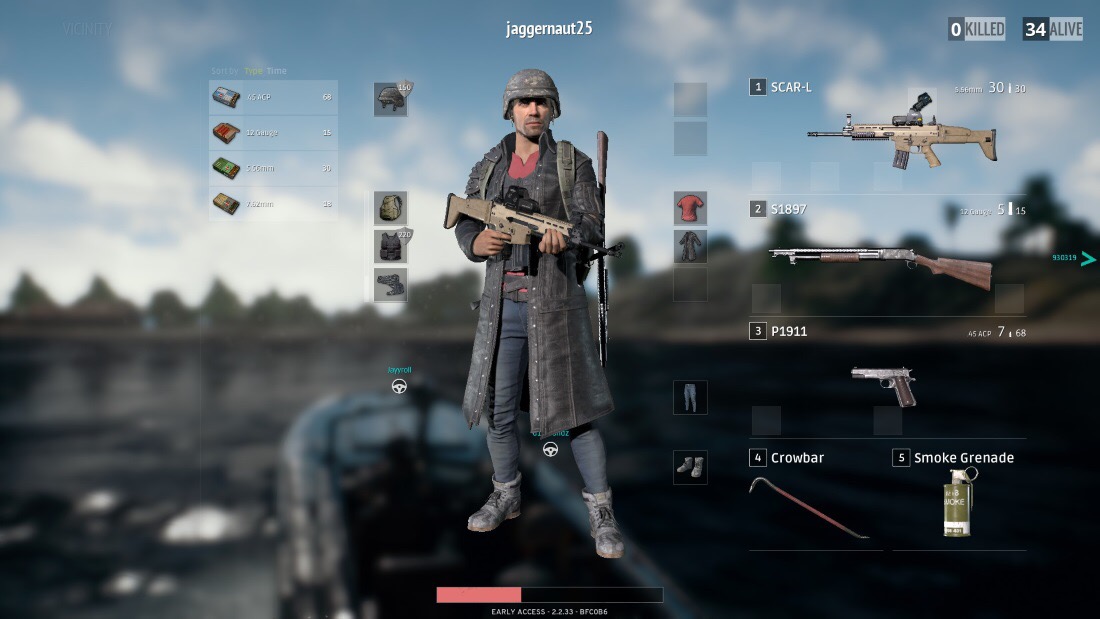
Task: Pick the 5.56mm ammo row
Action: point(273,168)
